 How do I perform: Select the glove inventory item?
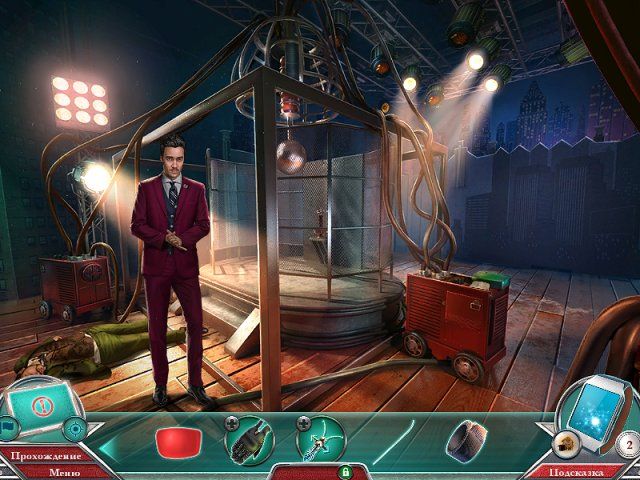click(250, 439)
